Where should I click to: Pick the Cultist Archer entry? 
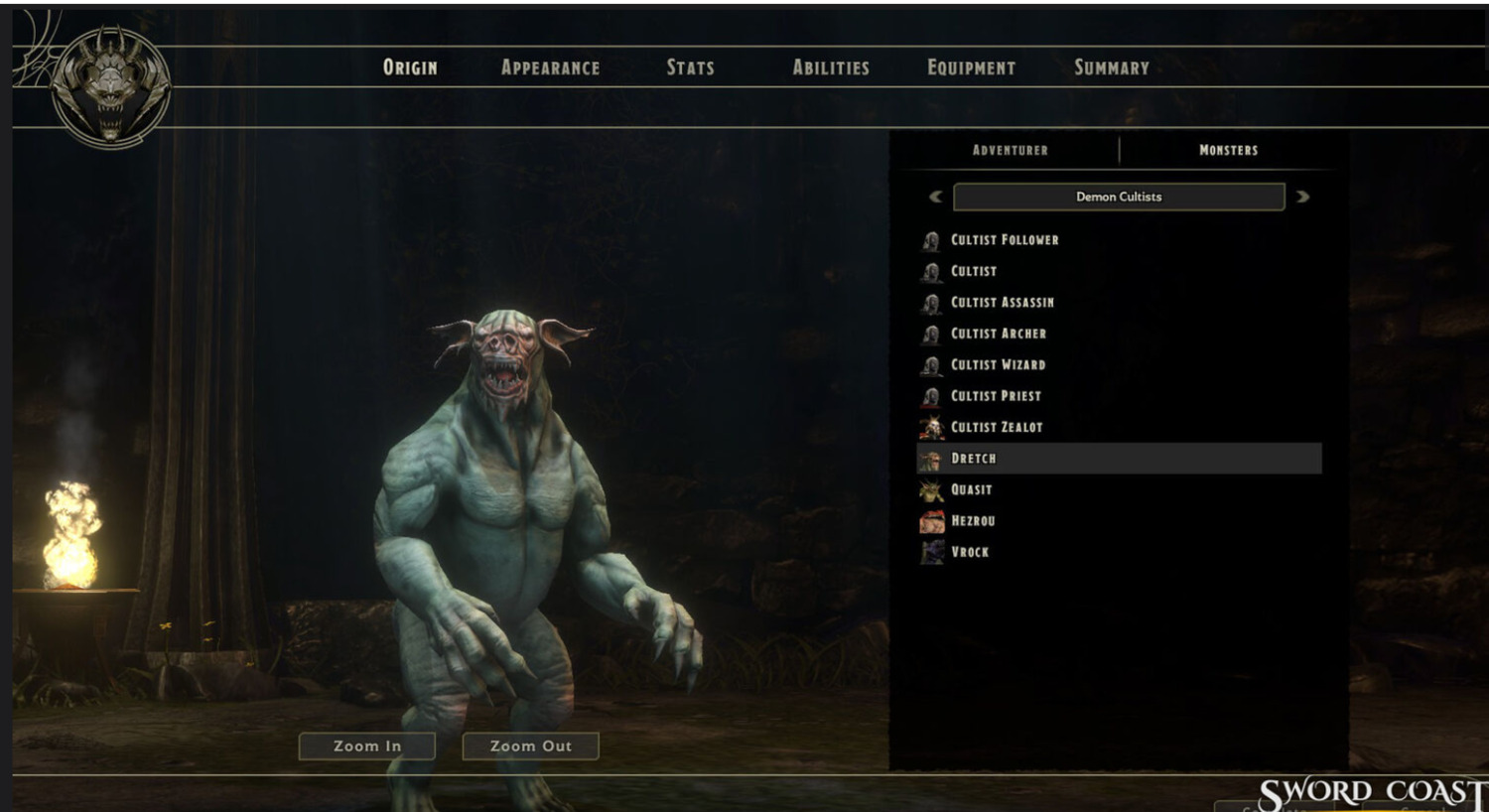tap(998, 334)
